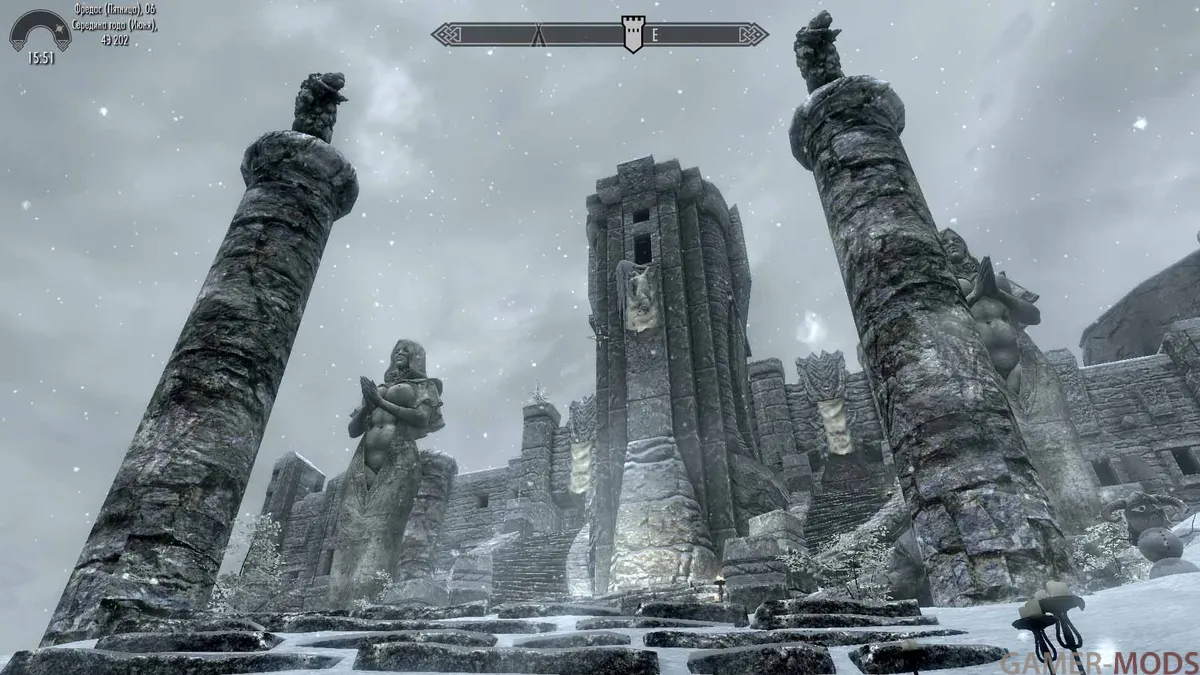This screenshot has width=1200, height=675.
Task: Click the castle tower marker on the compass
Action: pyautogui.click(x=632, y=33)
